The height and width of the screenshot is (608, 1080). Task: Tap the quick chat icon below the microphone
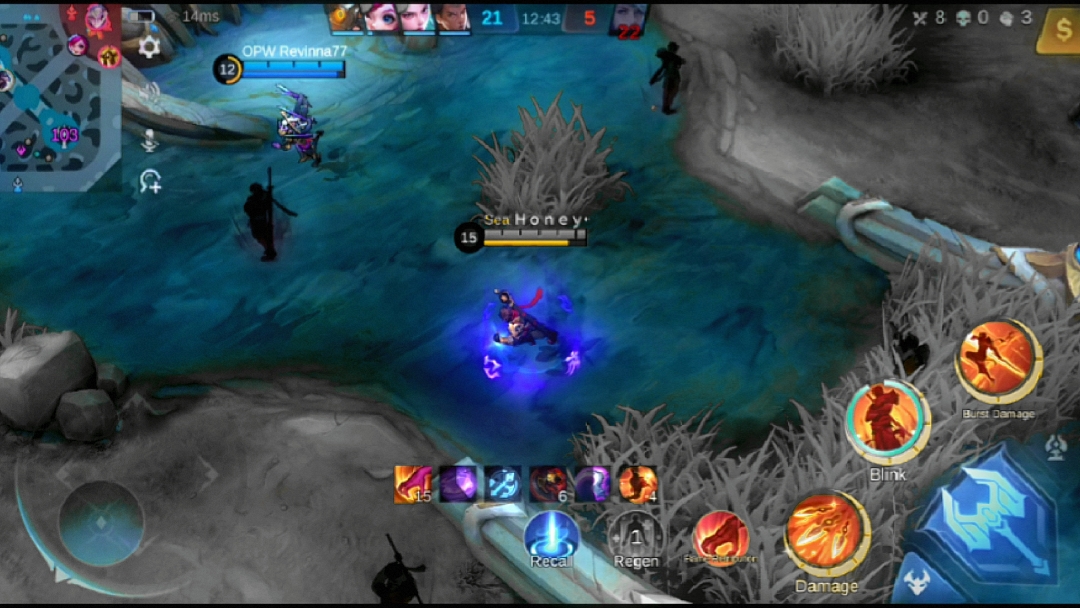click(151, 182)
